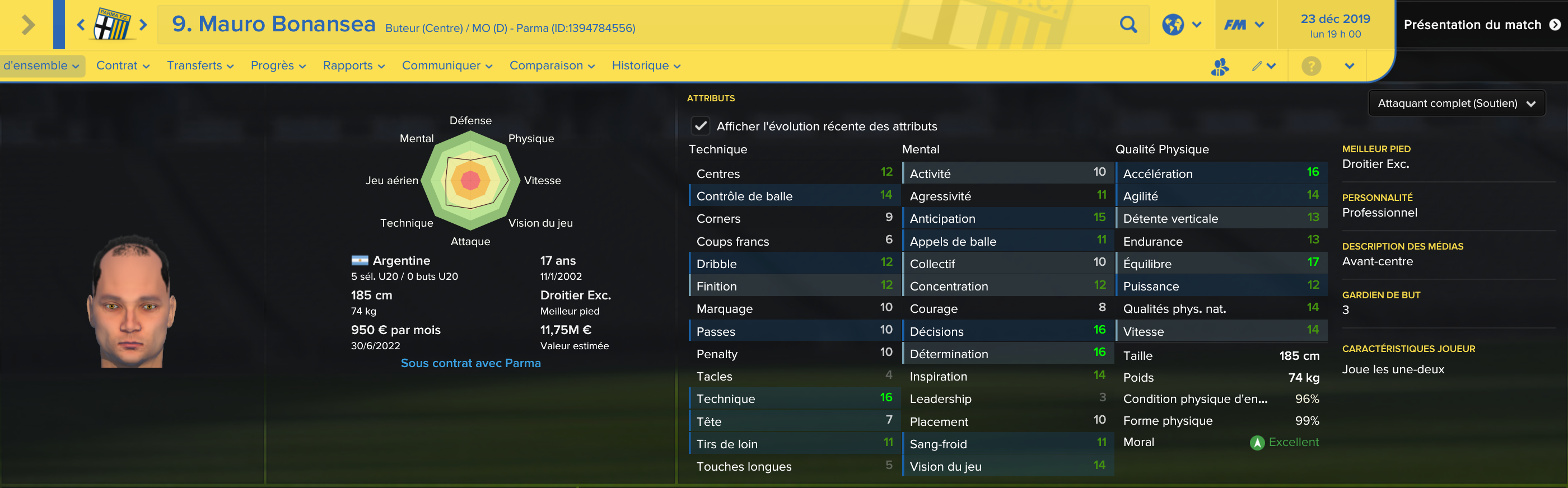Go to the previous player arrow
Image resolution: width=1568 pixels, height=488 pixels.
[80, 25]
